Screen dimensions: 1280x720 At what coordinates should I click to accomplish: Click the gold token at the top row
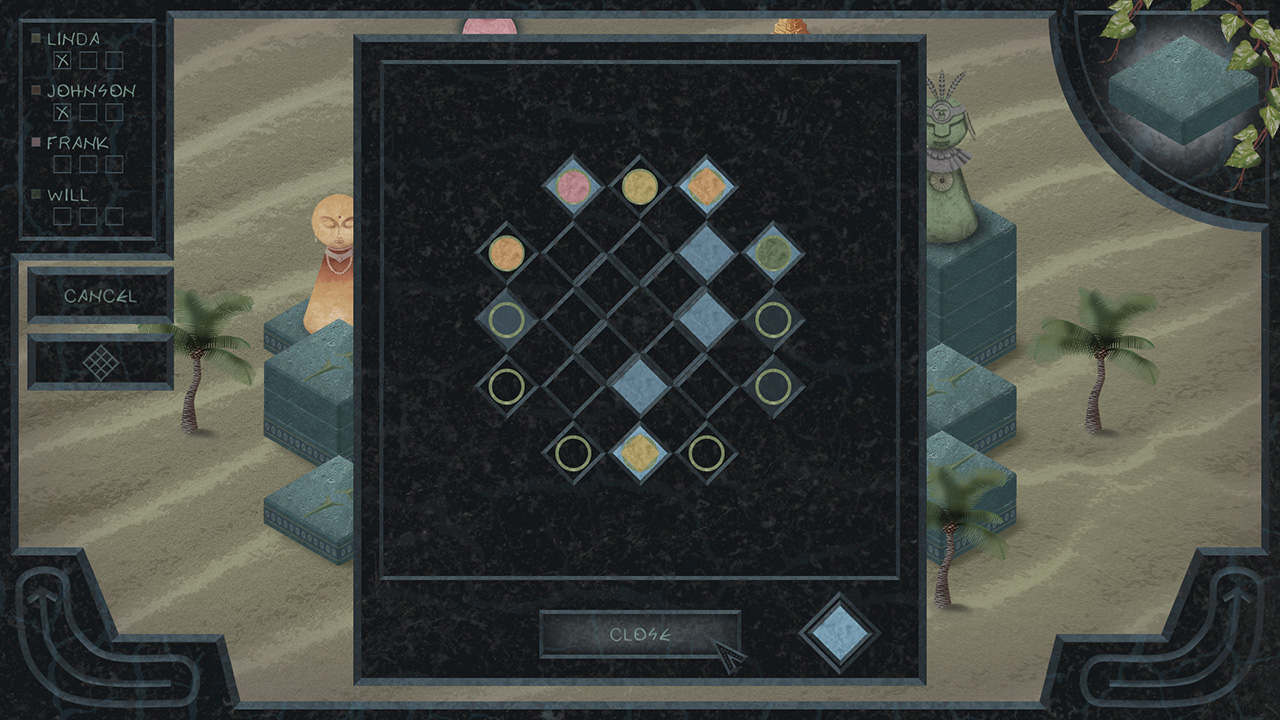coord(638,186)
